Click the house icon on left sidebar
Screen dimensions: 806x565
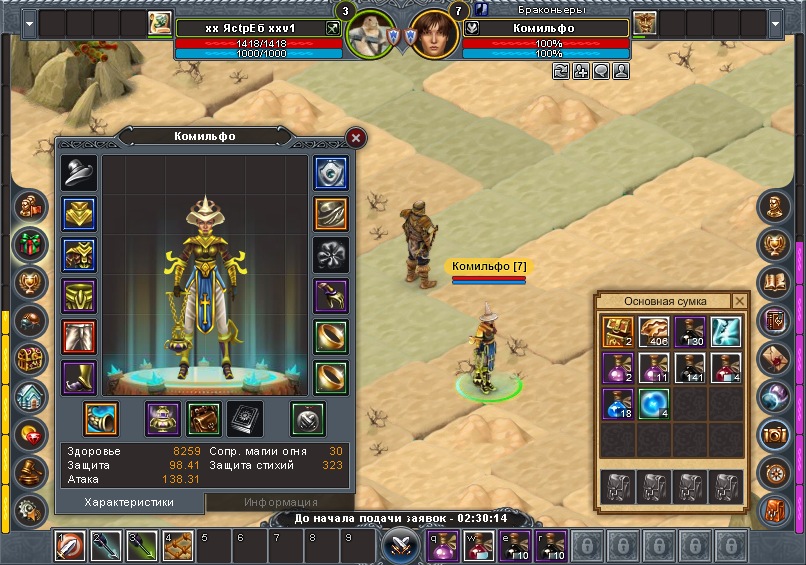27,396
